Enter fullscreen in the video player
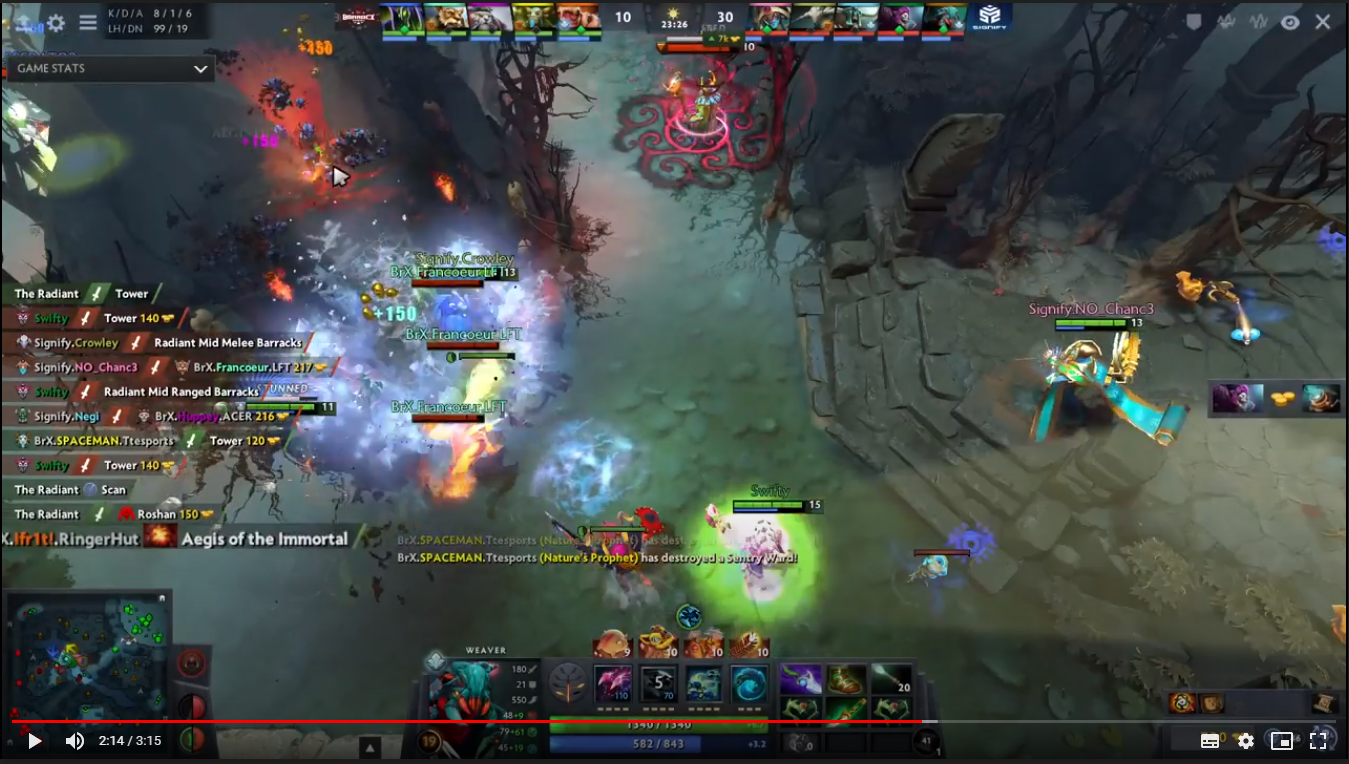The width and height of the screenshot is (1349, 764). pos(1318,741)
